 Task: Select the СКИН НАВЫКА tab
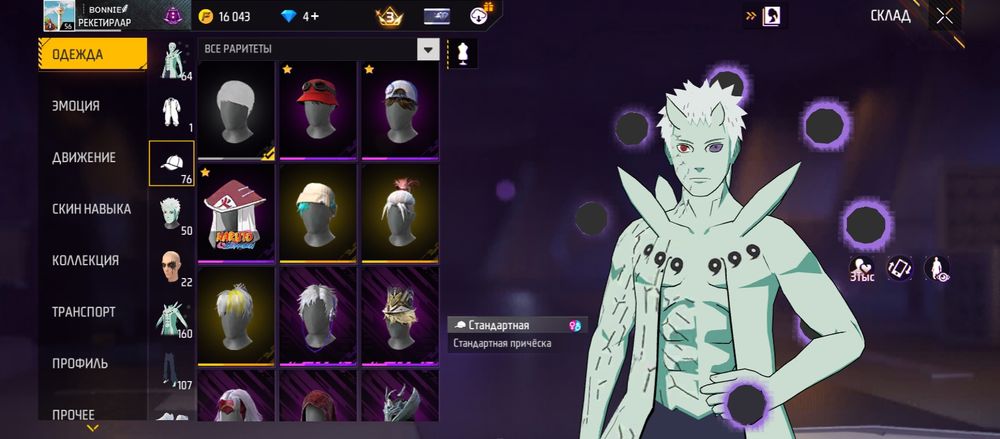91,209
